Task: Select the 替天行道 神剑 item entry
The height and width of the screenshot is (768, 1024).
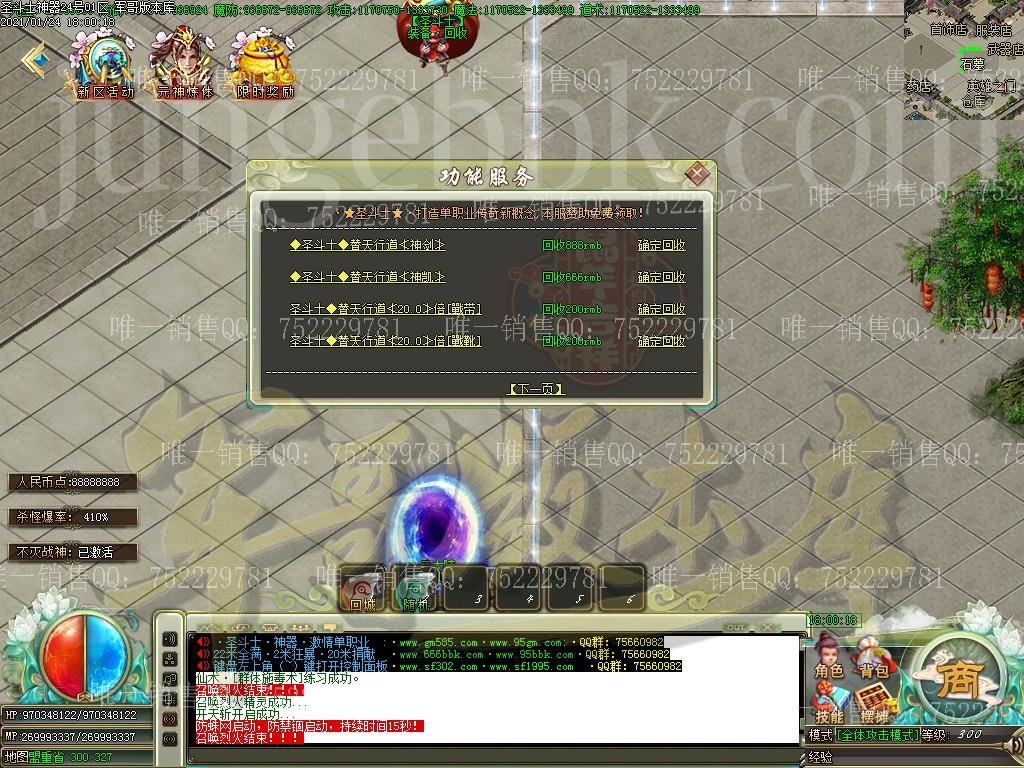Action: pos(367,245)
